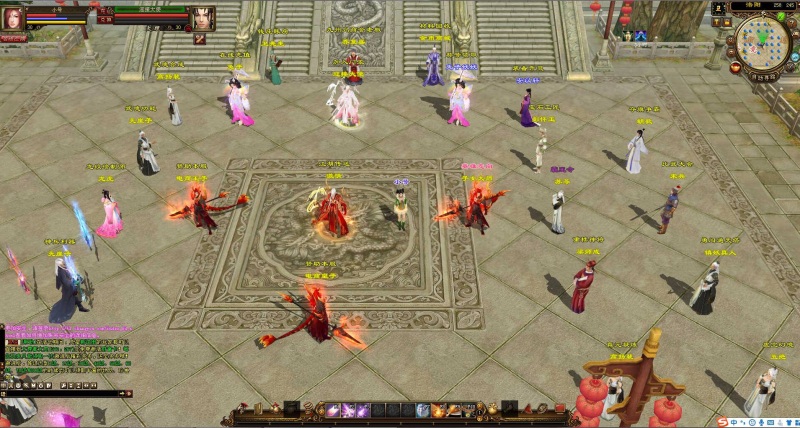Select the target's dark-haired portrait
The width and height of the screenshot is (800, 428).
(203, 18)
